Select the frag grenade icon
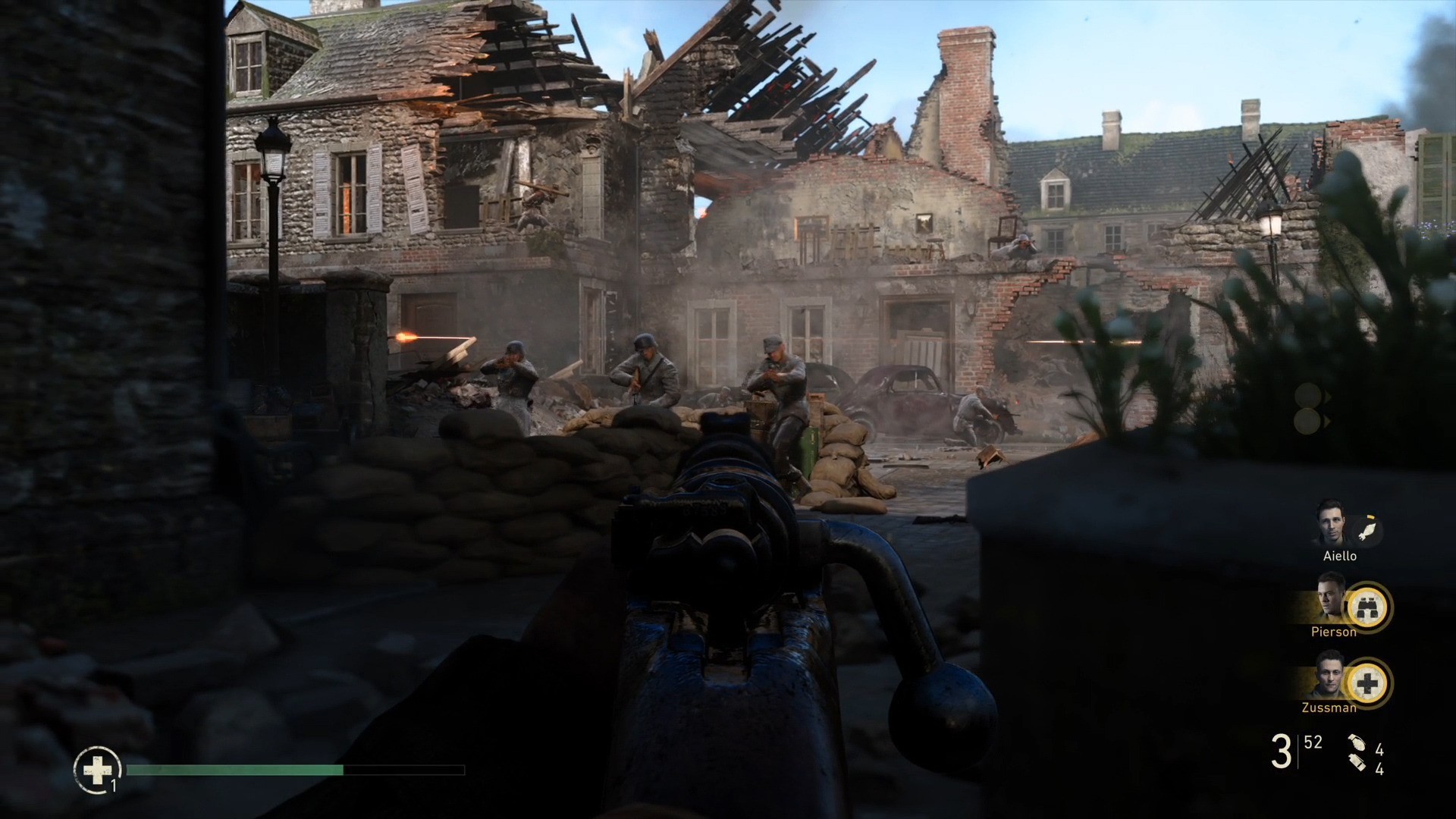Image resolution: width=1456 pixels, height=819 pixels. (x=1356, y=745)
